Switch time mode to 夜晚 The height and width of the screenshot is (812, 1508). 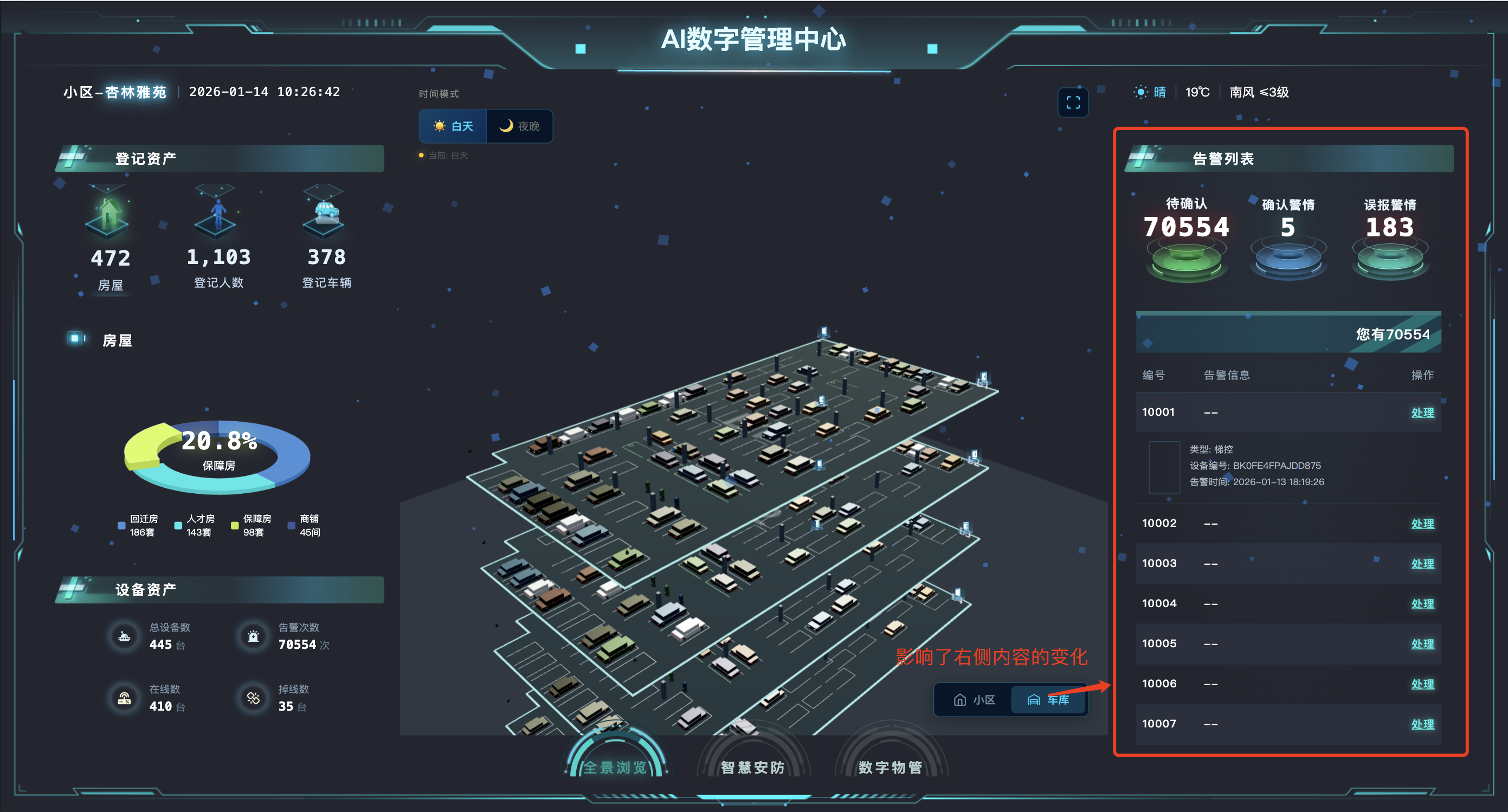[x=519, y=126]
